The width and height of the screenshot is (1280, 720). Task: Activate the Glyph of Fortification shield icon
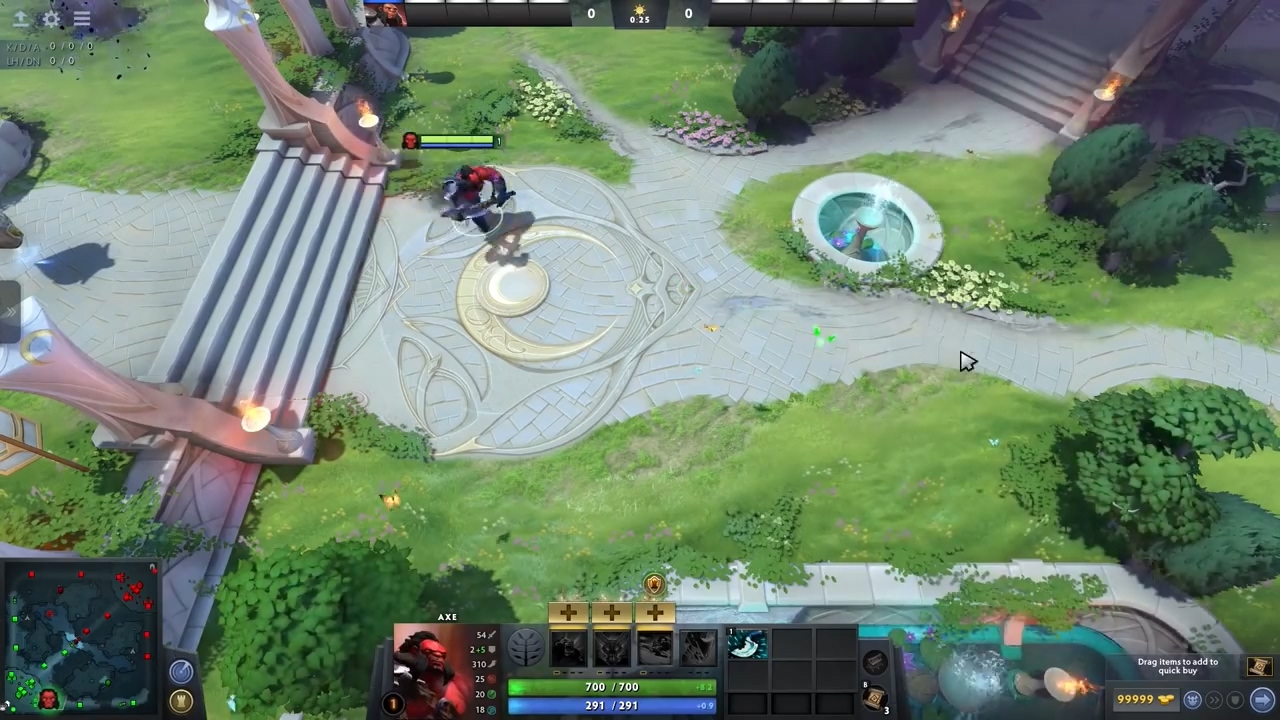pyautogui.click(x=1235, y=700)
